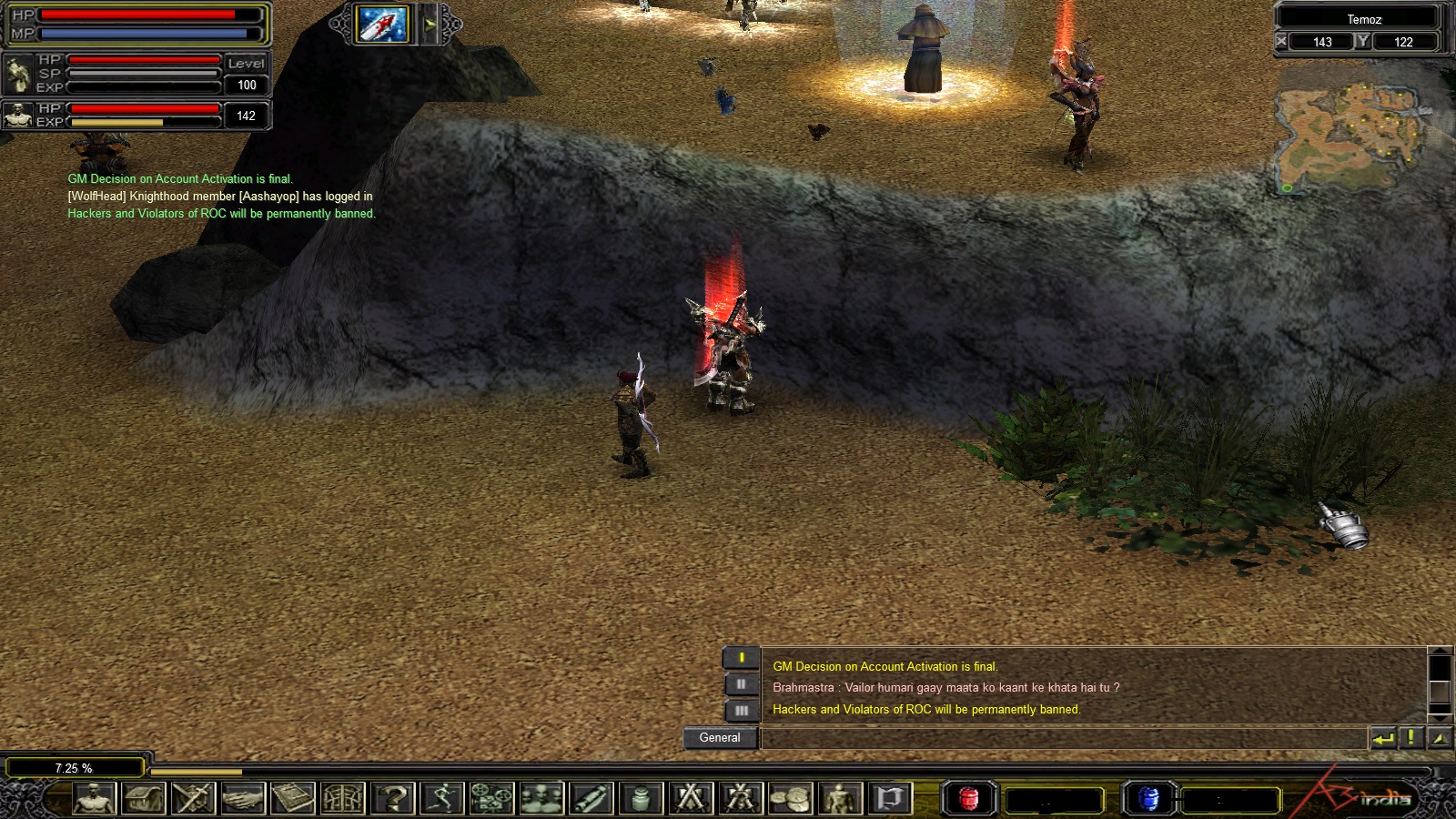Open the party group faces icon

click(541, 799)
